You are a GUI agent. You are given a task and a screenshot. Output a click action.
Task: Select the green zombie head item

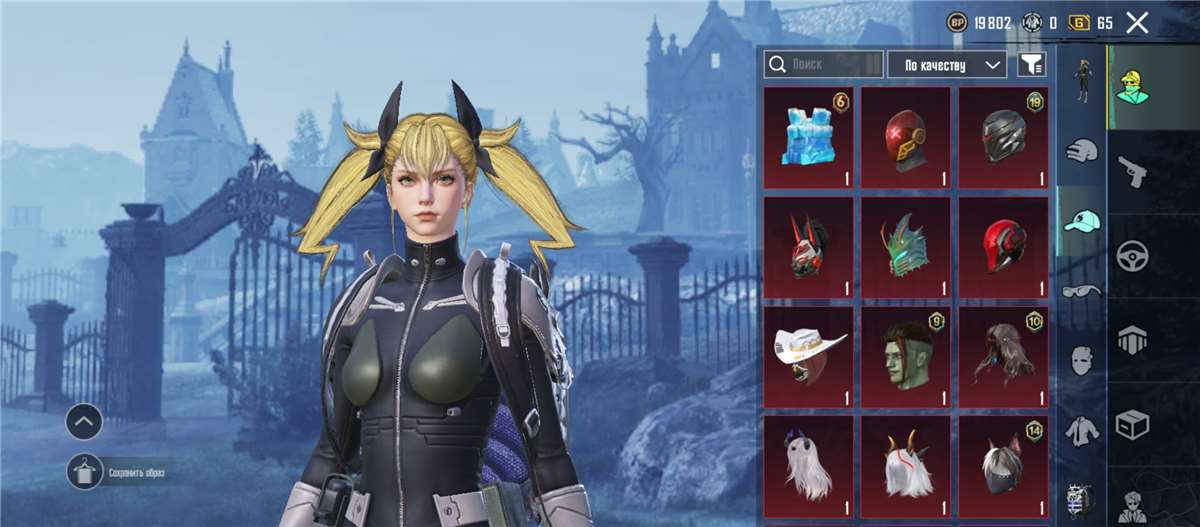pos(905,357)
